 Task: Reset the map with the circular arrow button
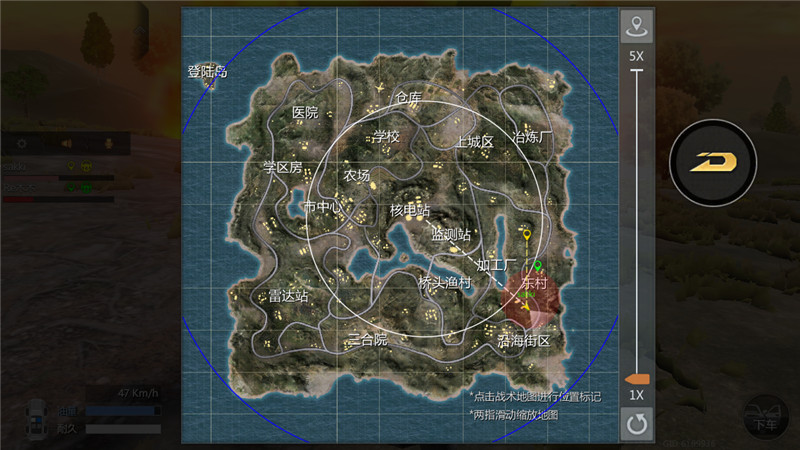pos(636,425)
